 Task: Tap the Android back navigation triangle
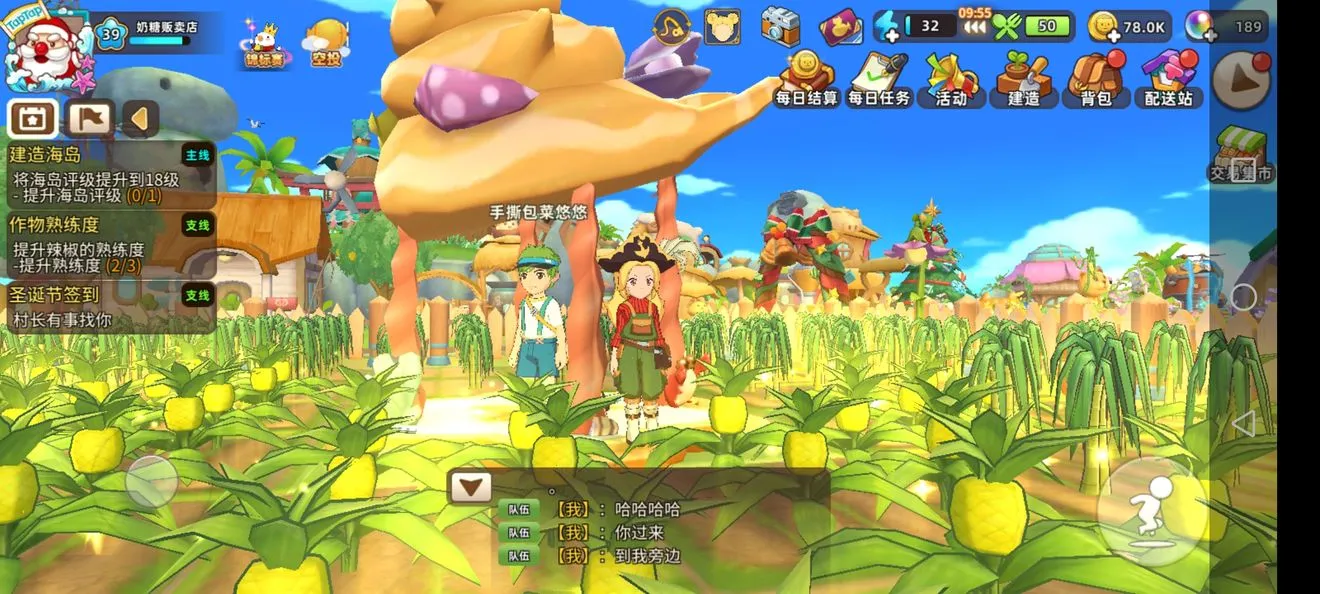click(1243, 423)
